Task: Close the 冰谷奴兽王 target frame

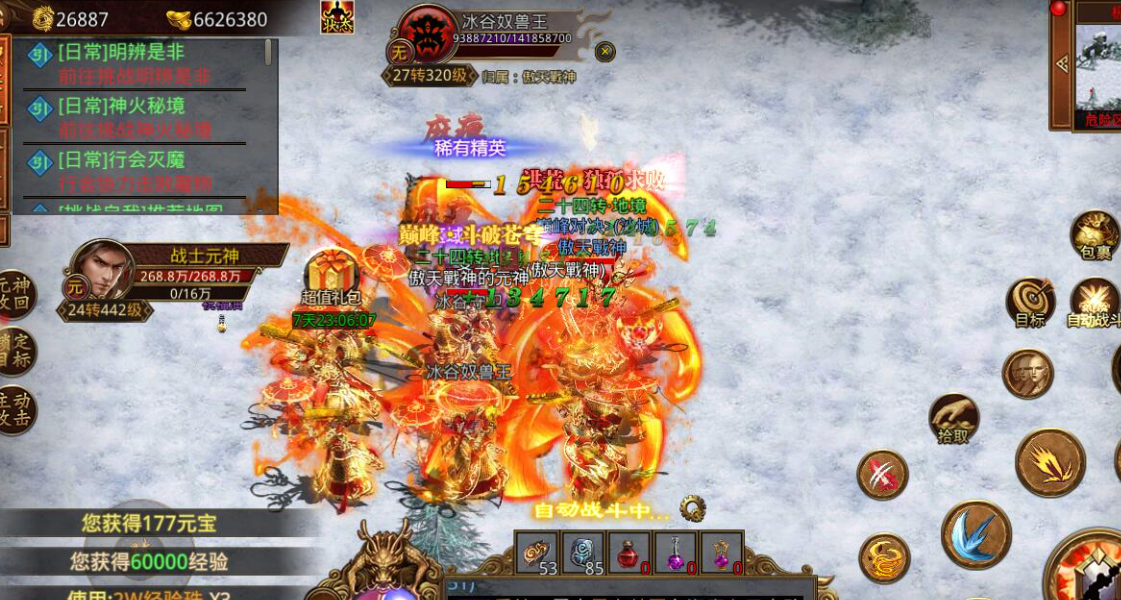Action: (604, 51)
